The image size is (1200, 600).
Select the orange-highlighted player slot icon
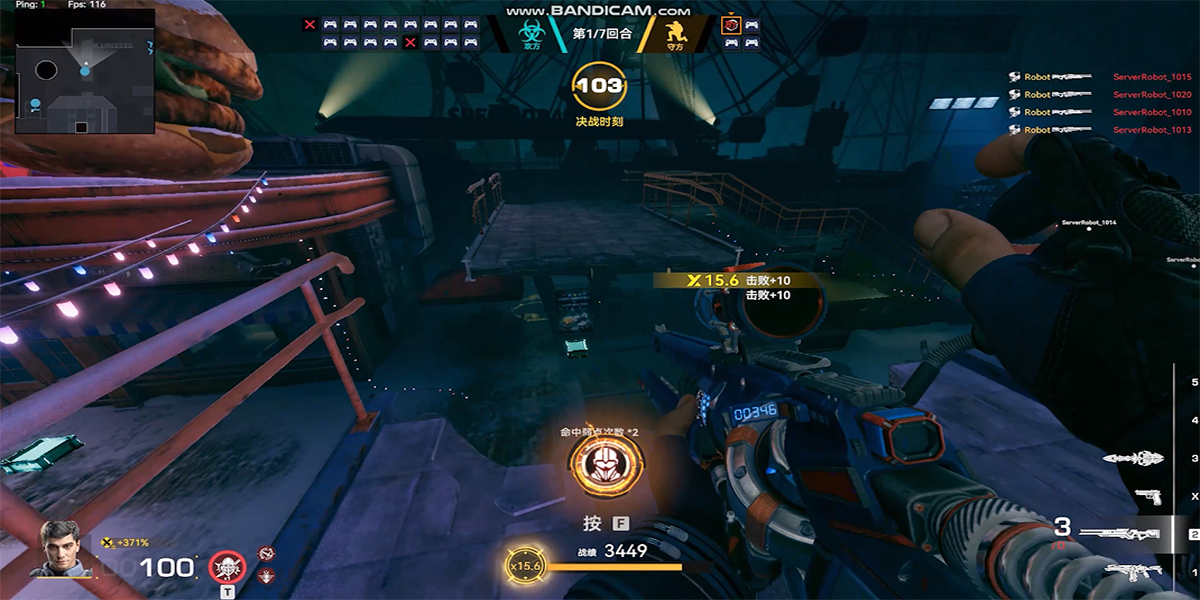[x=731, y=24]
